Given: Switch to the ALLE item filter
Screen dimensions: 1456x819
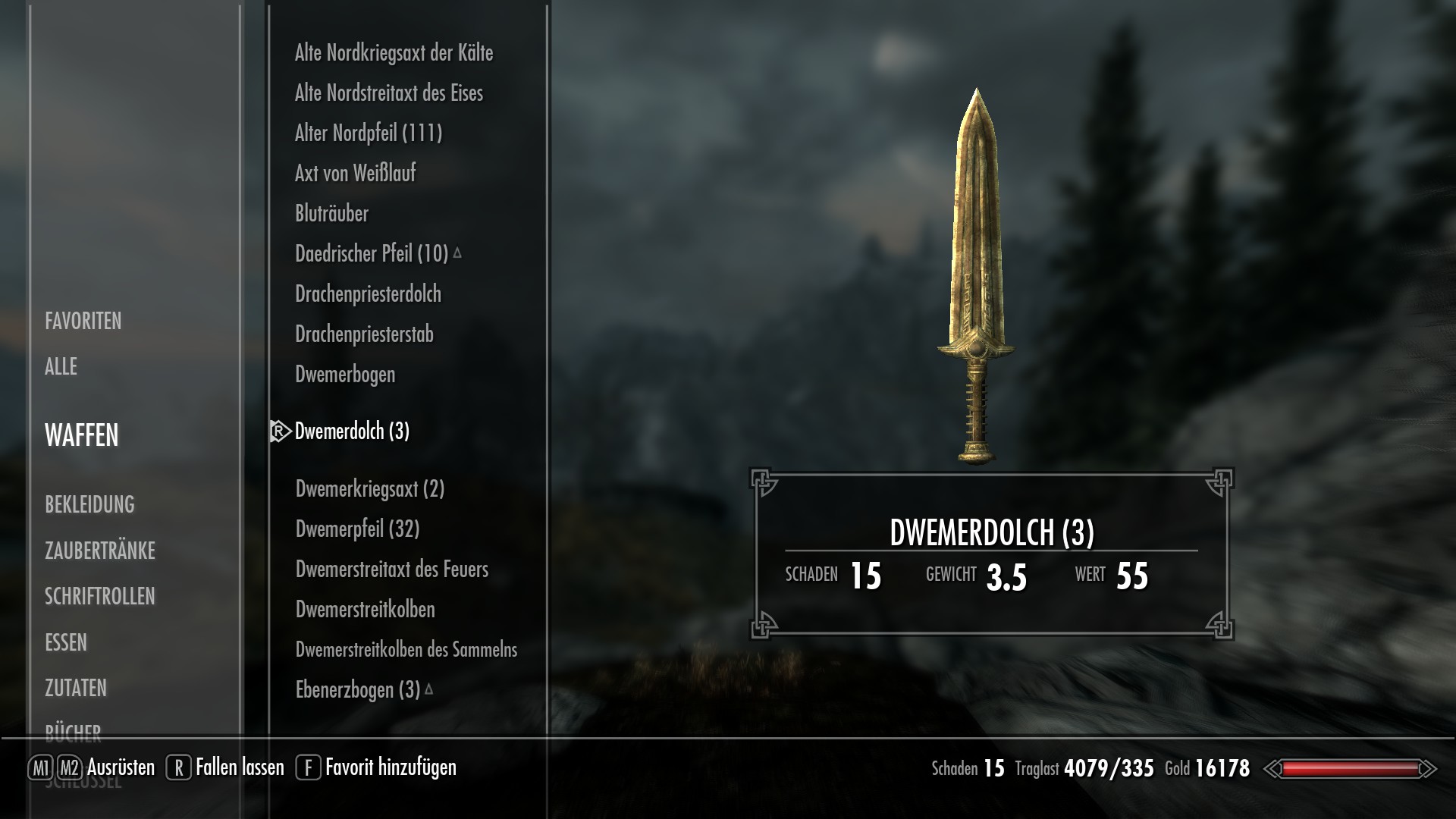Looking at the screenshot, I should click(61, 367).
